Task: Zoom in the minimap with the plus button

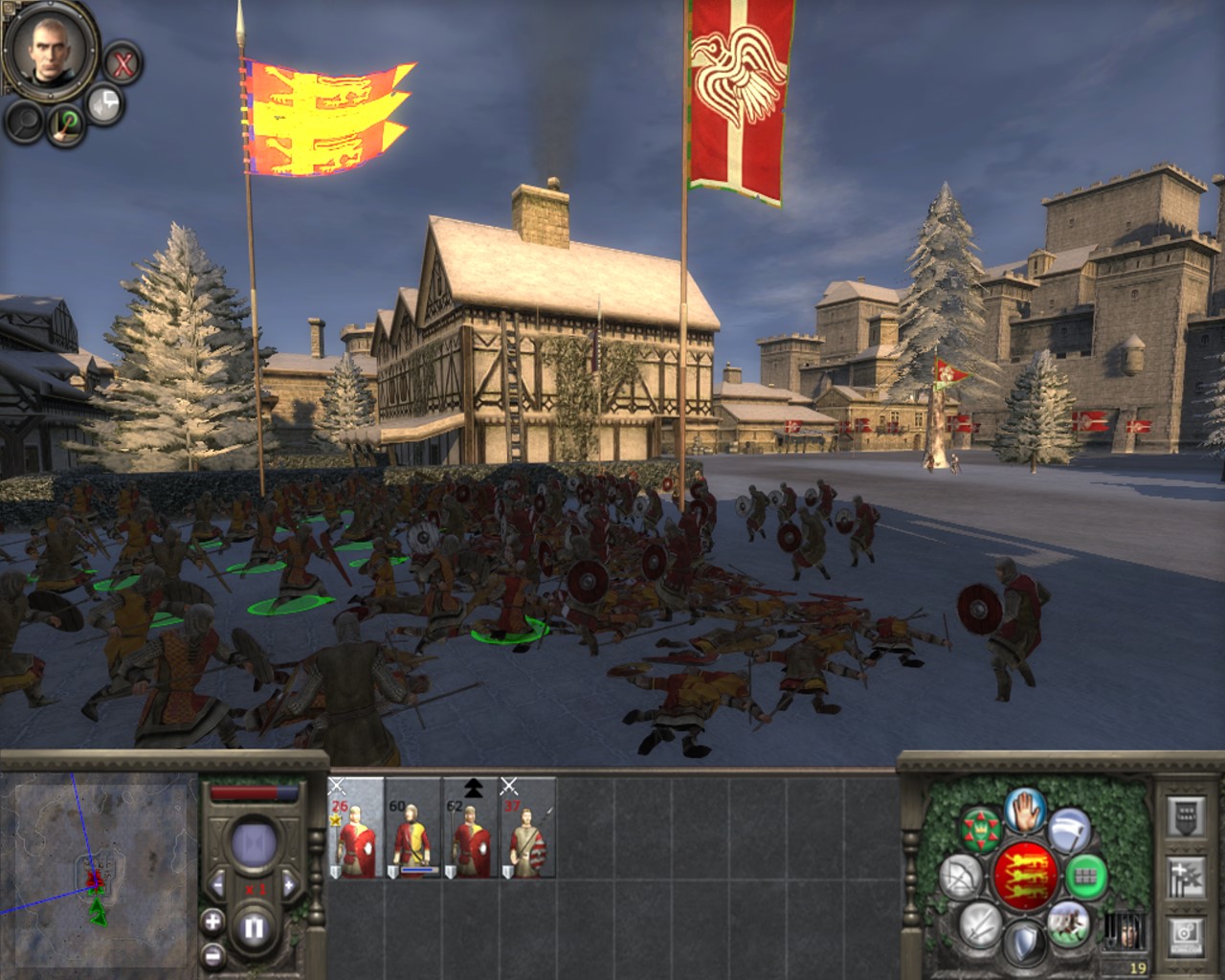Action: tap(212, 922)
